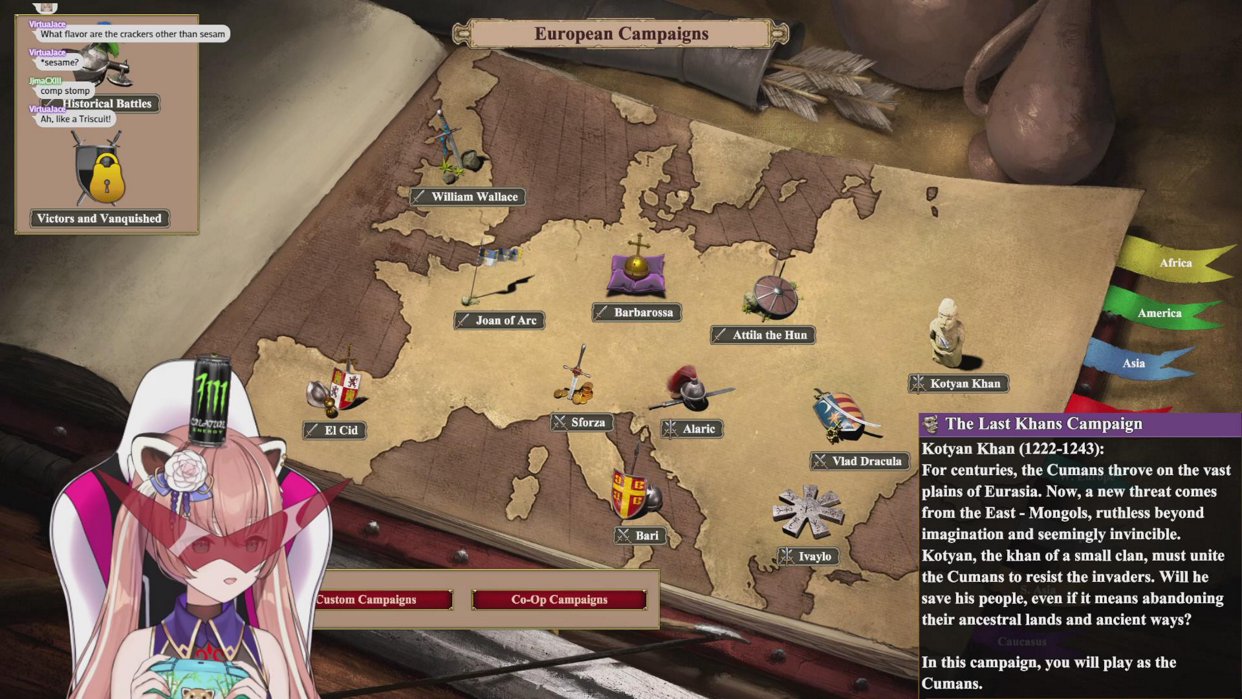
Task: Open Historical Battles
Action: click(x=109, y=103)
